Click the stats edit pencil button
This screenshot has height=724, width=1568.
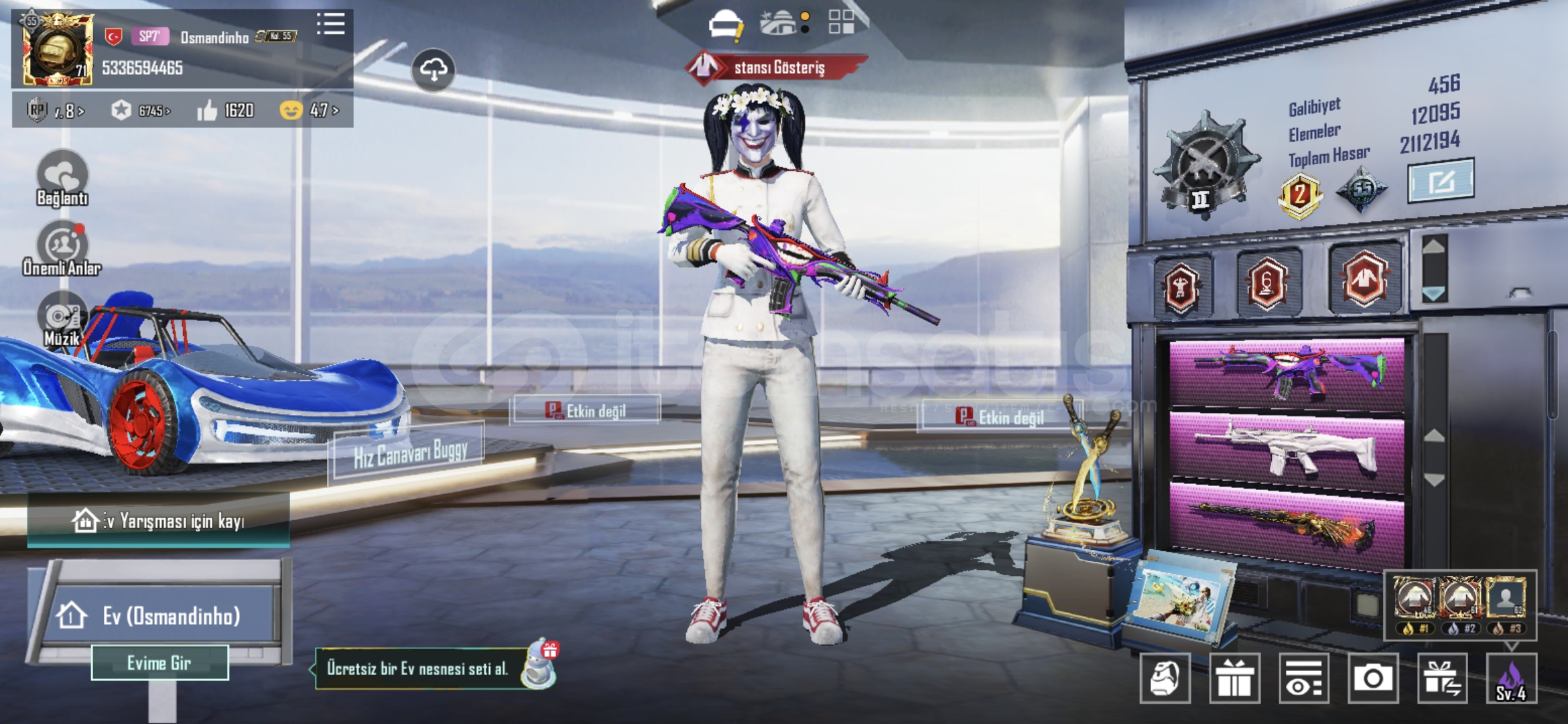[1441, 181]
